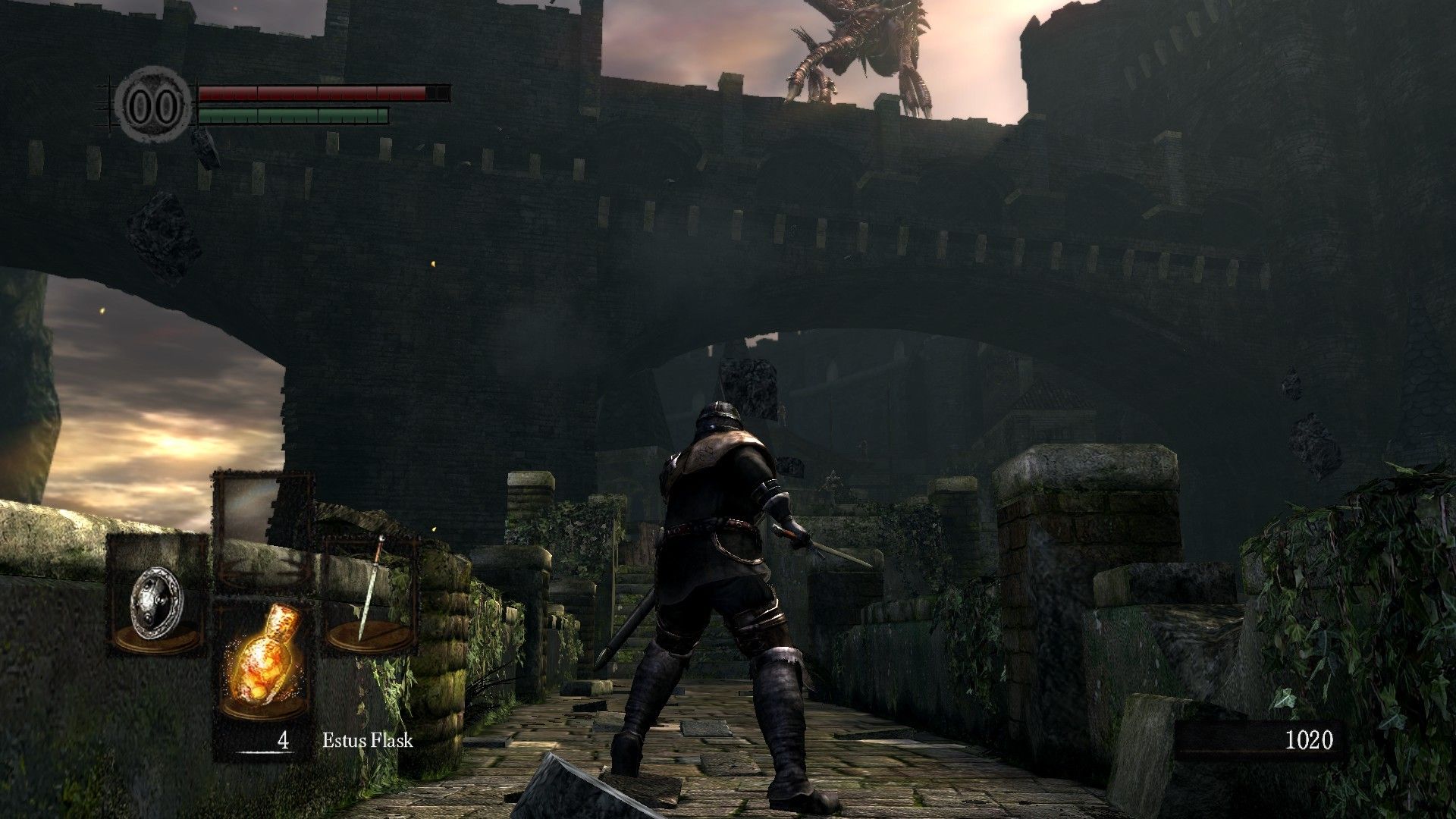This screenshot has height=819, width=1456.
Task: Click the humanity counter emblem
Action: click(x=154, y=106)
